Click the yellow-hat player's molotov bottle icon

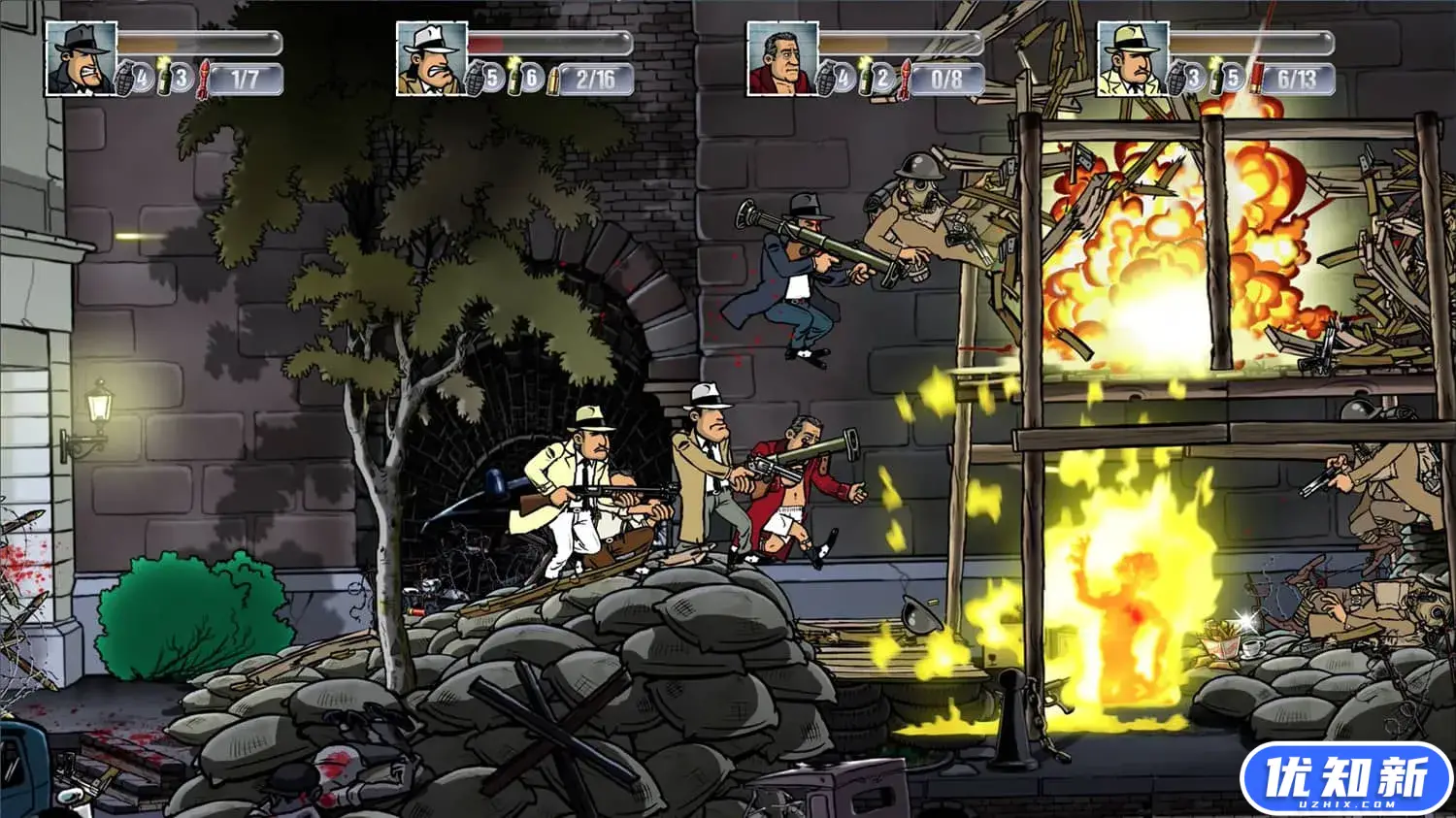click(1215, 77)
